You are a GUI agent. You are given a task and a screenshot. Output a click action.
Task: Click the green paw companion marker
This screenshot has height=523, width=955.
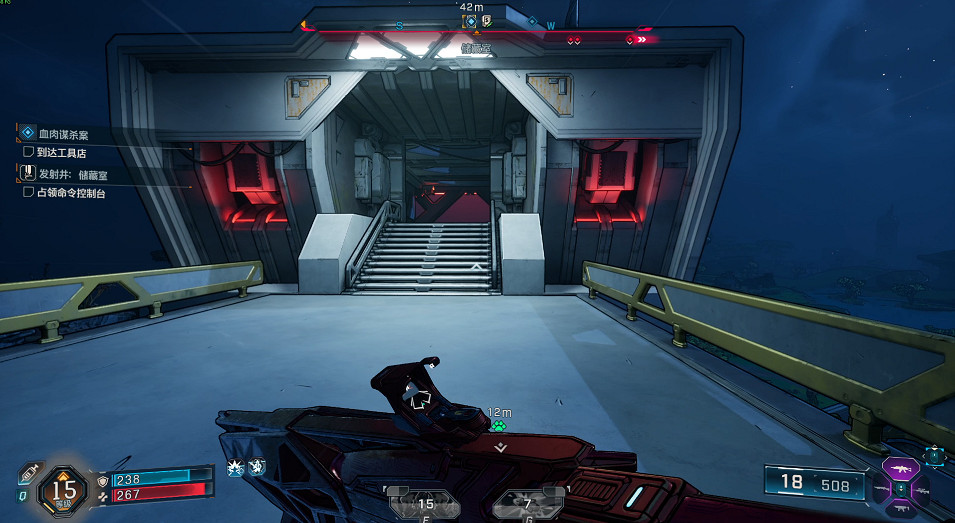coord(498,425)
